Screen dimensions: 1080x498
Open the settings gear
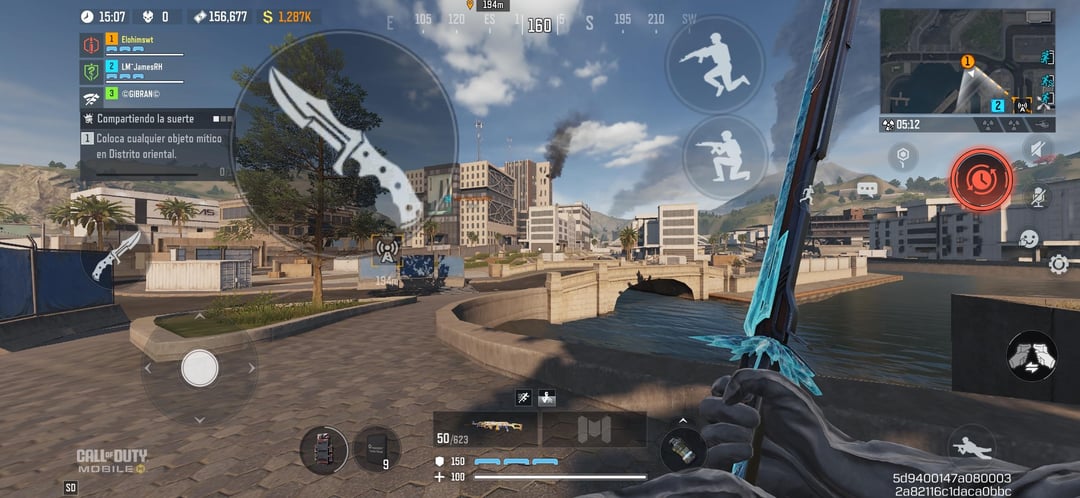pos(1058,264)
